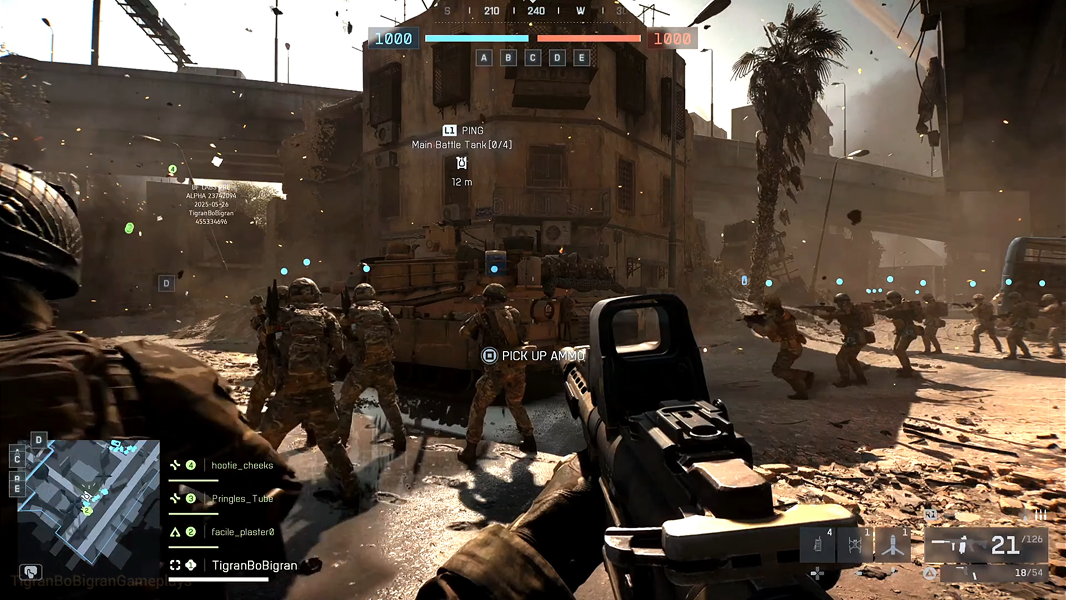The height and width of the screenshot is (600, 1066).
Task: Equip the deployable gadget in middle slot
Action: coord(855,545)
